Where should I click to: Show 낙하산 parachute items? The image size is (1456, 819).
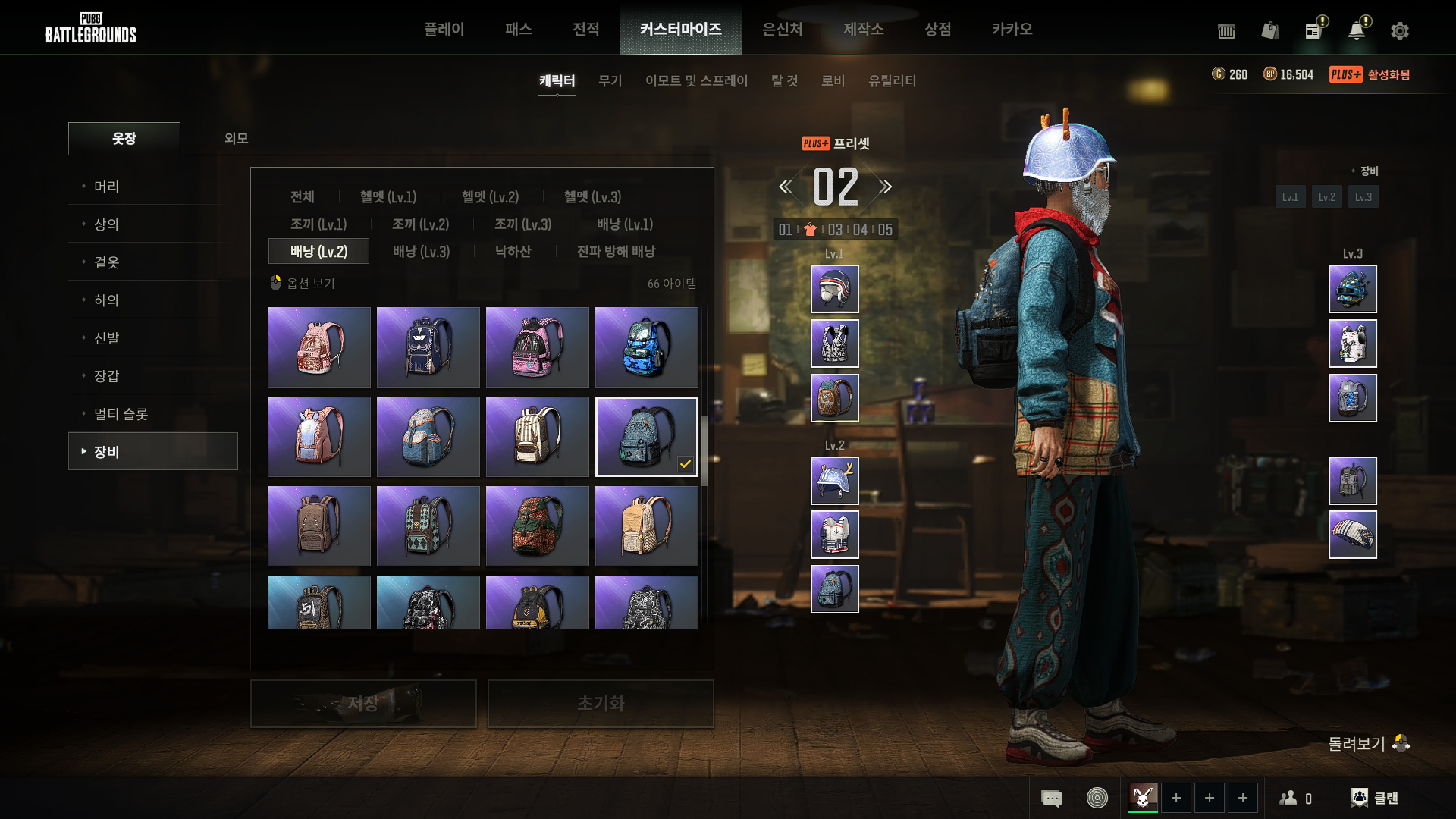coord(513,252)
